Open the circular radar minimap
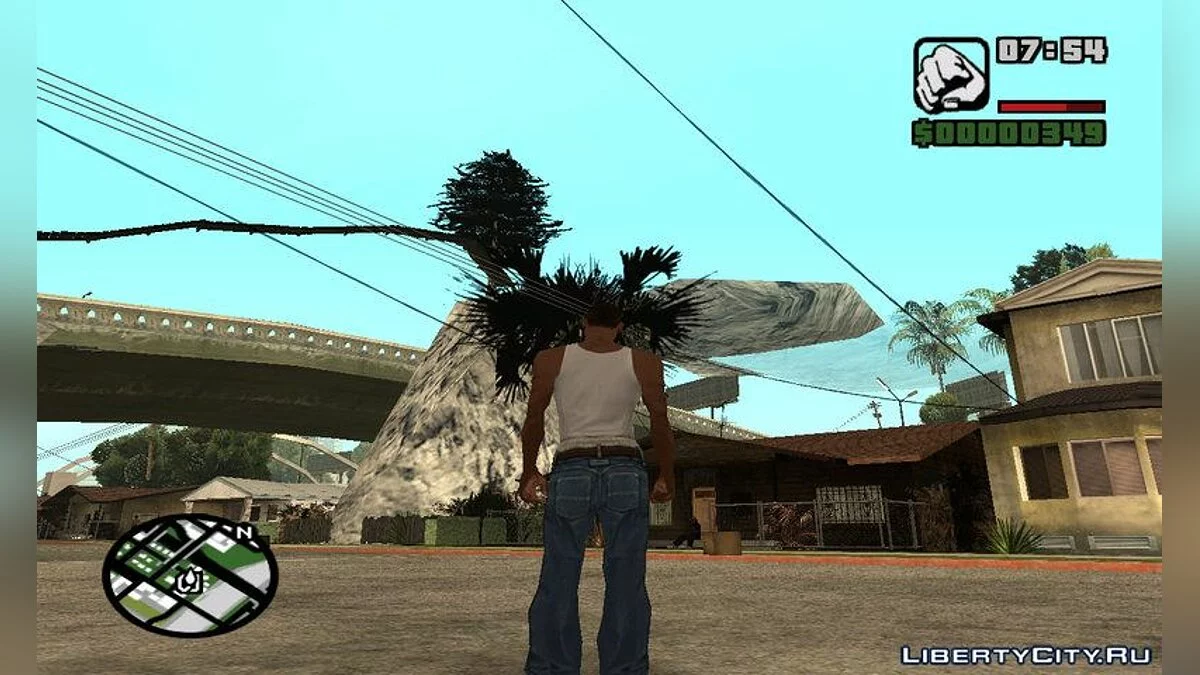Viewport: 1200px width, 675px height. tap(190, 575)
